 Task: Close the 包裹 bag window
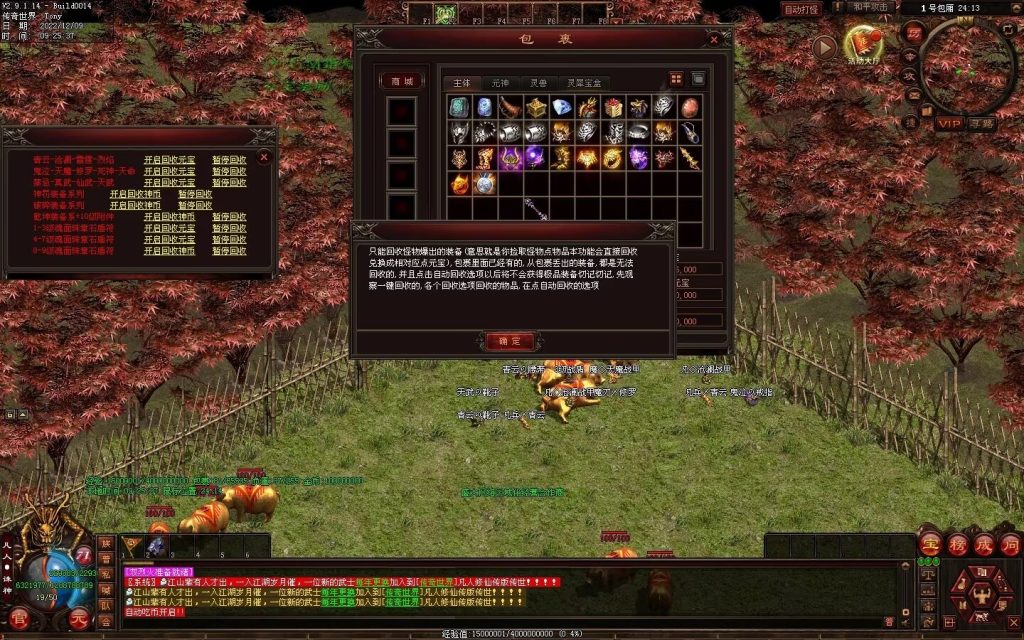[714, 40]
